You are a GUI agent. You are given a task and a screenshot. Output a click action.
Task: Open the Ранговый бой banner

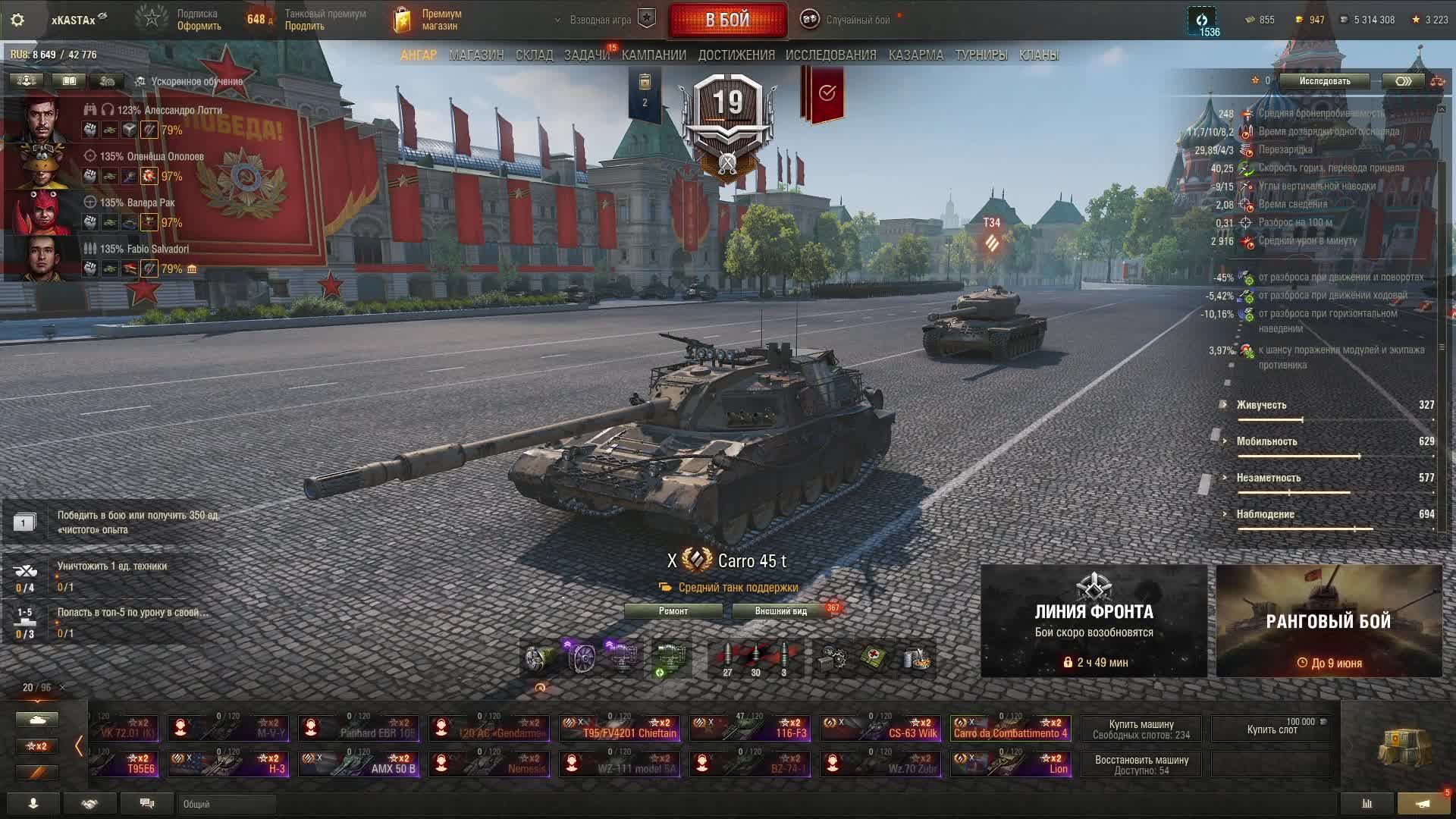tap(1329, 620)
